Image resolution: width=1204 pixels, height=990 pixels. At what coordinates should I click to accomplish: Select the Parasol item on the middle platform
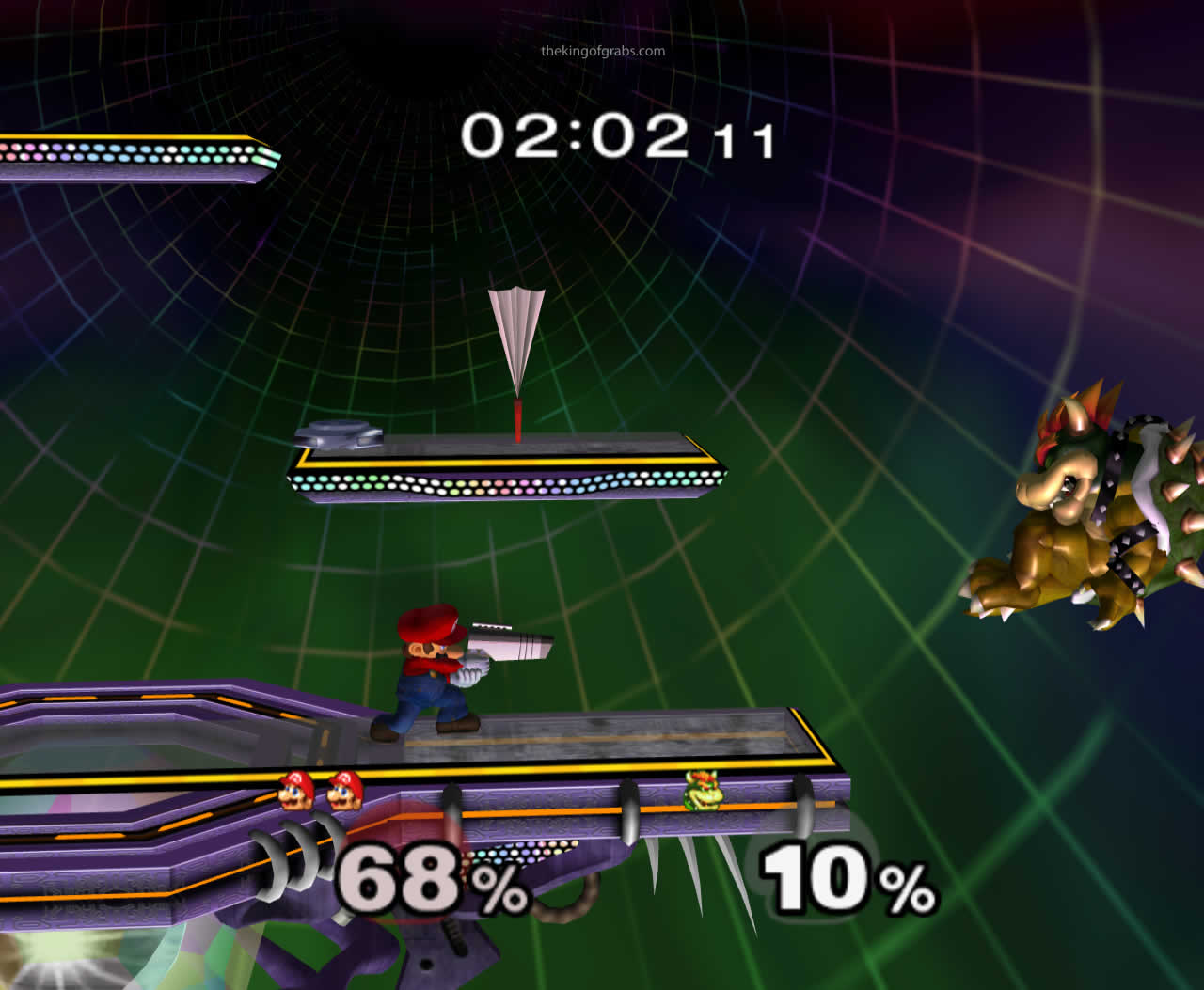[517, 338]
